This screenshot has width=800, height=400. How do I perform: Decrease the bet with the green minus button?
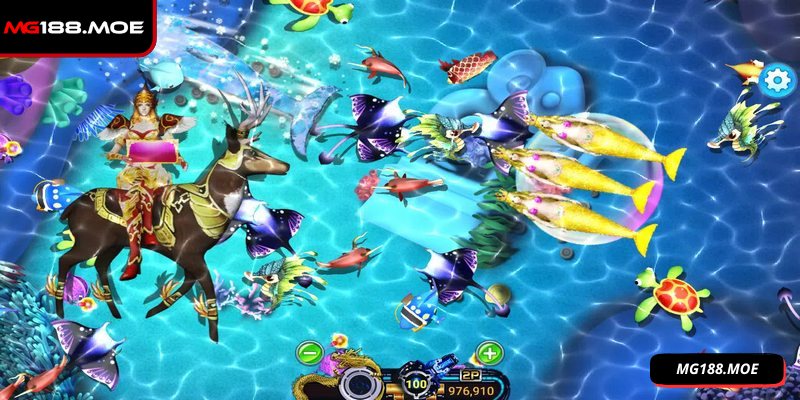pos(309,353)
